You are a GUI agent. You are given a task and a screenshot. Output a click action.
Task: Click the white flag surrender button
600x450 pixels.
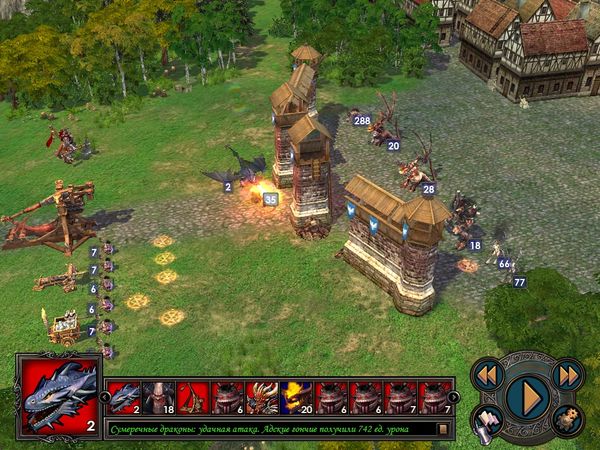(x=486, y=420)
